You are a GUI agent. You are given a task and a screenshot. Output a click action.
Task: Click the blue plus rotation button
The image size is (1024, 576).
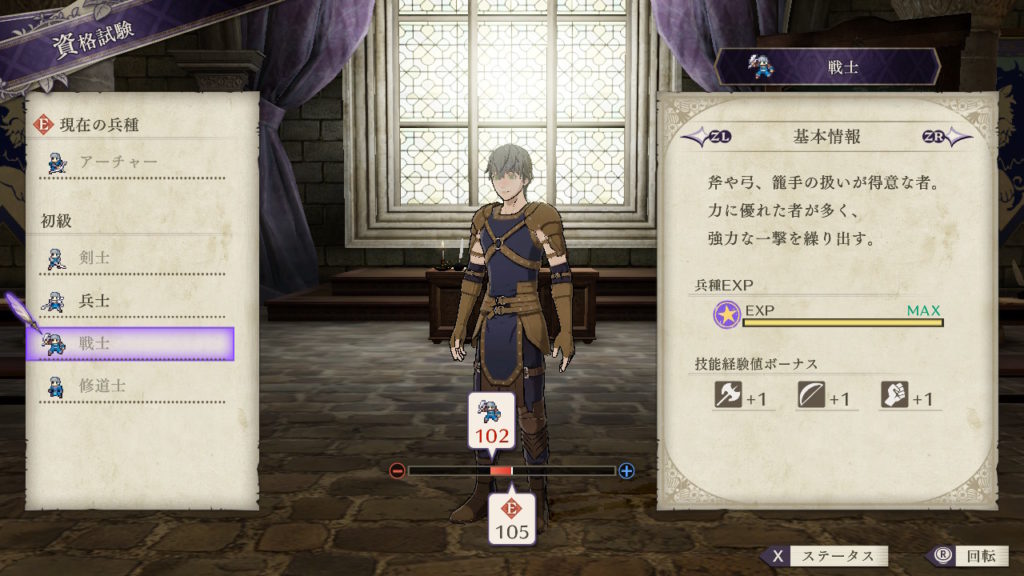(627, 471)
